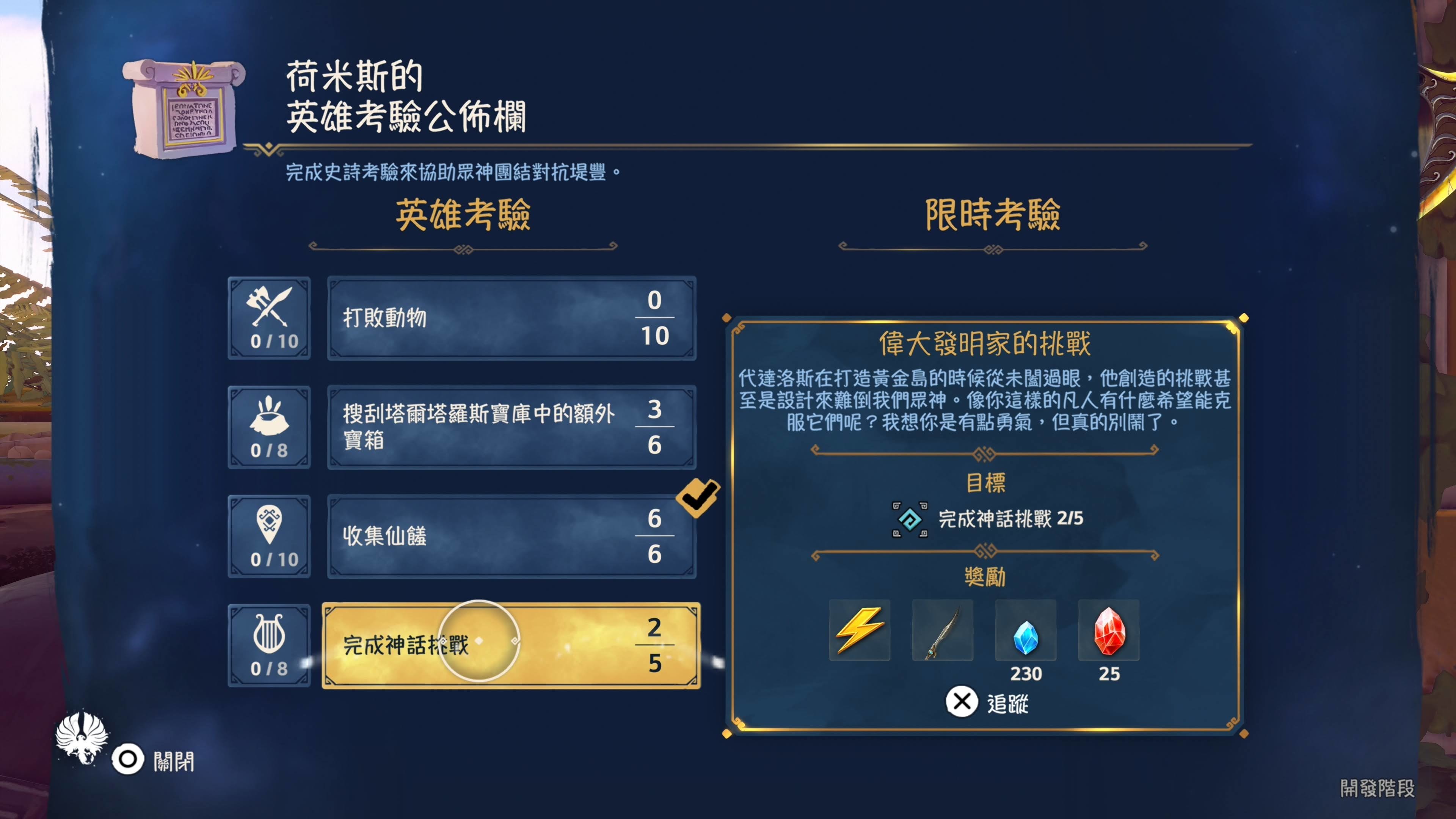The image size is (1456, 819).
Task: Select the blue crystal reward showing 230
Action: [x=1026, y=630]
